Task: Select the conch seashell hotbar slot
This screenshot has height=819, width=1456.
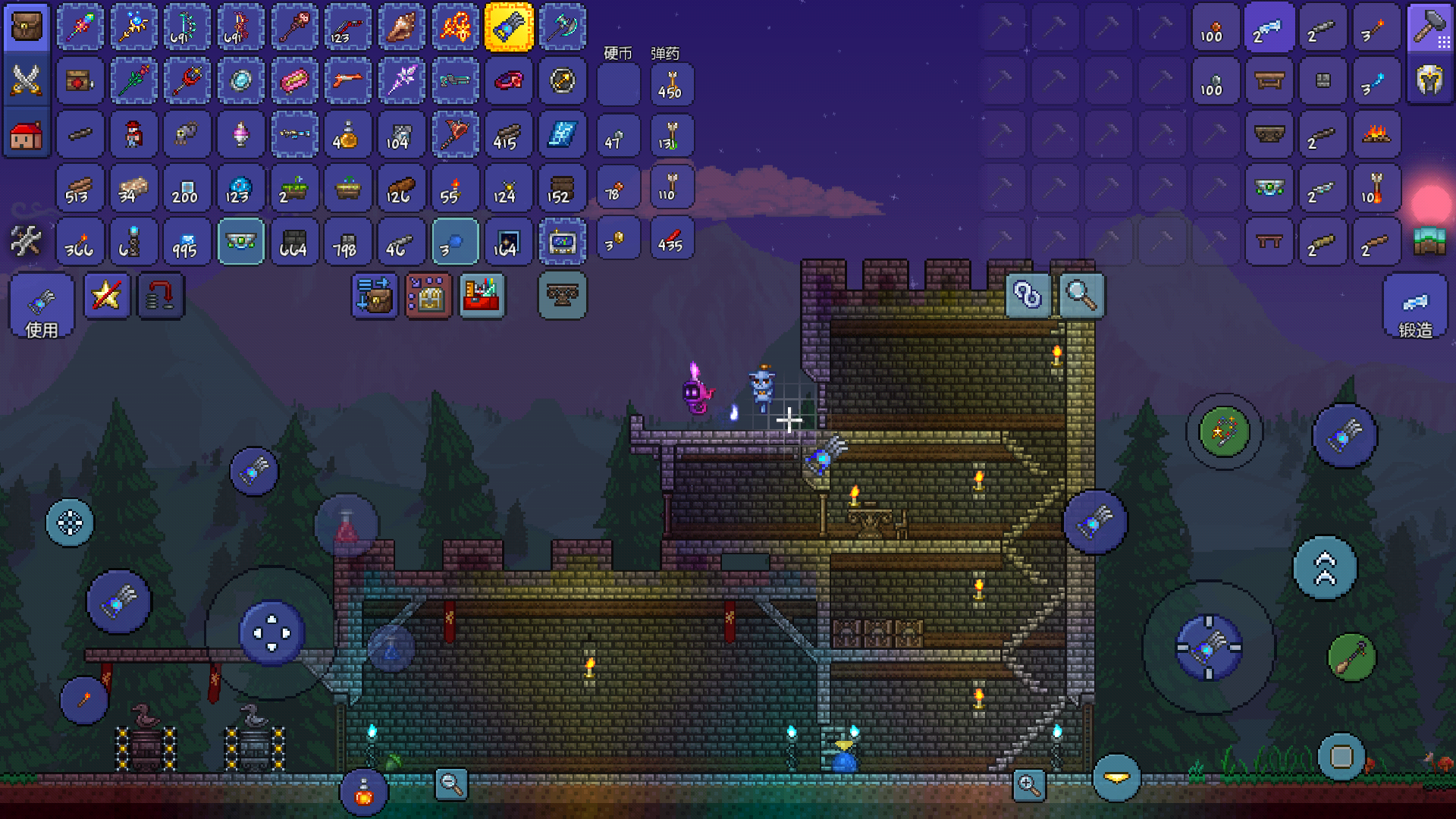Action: [x=401, y=27]
